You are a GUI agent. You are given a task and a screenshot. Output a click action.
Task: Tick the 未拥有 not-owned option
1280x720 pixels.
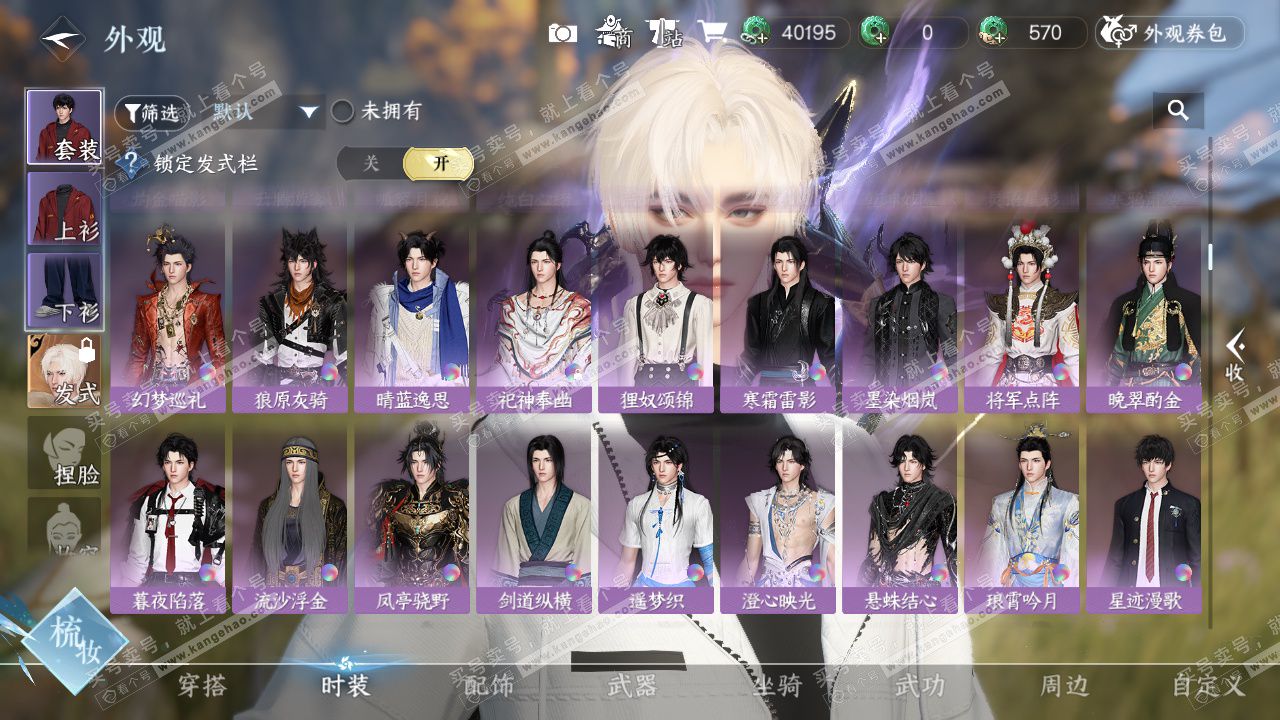(343, 112)
